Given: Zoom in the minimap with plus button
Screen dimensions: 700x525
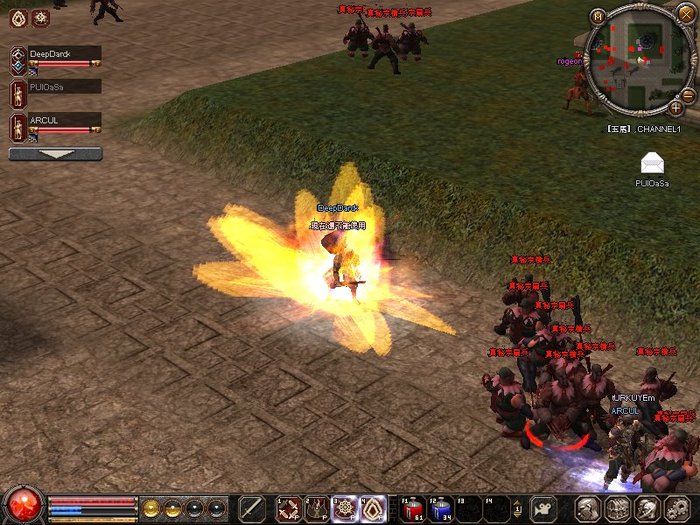Looking at the screenshot, I should (676, 106).
